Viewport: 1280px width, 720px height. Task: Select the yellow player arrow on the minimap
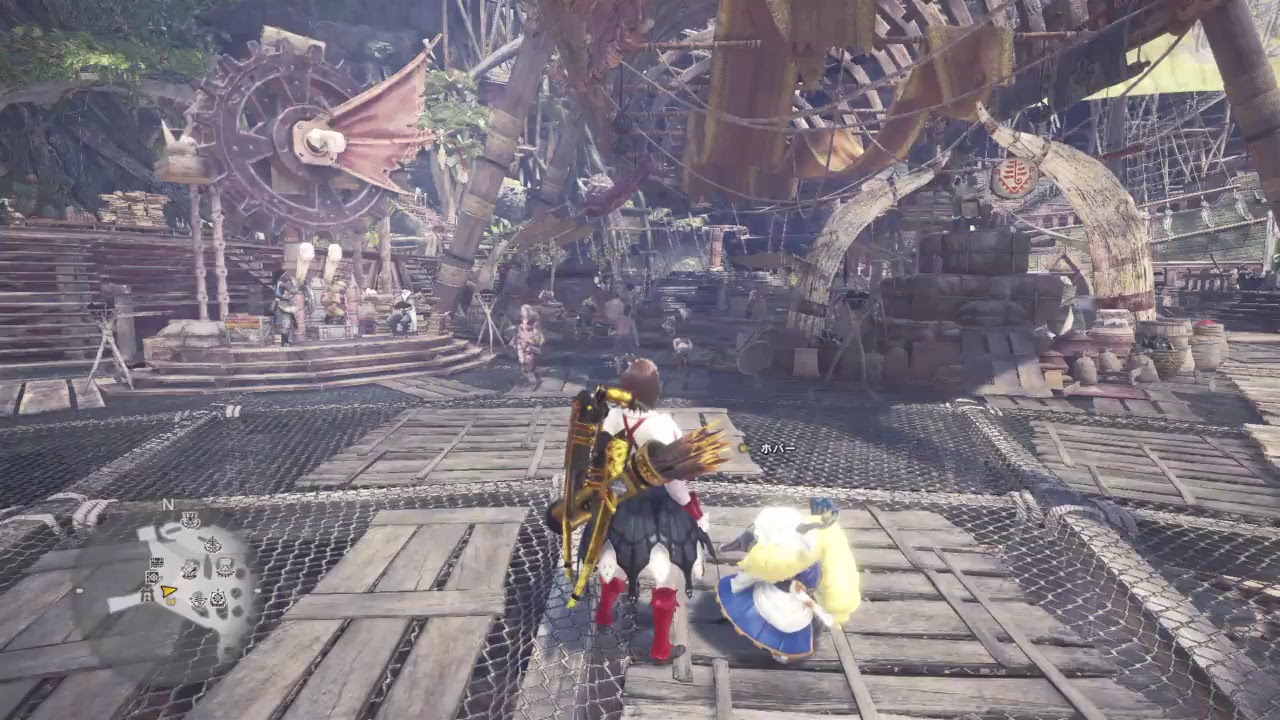point(167,592)
